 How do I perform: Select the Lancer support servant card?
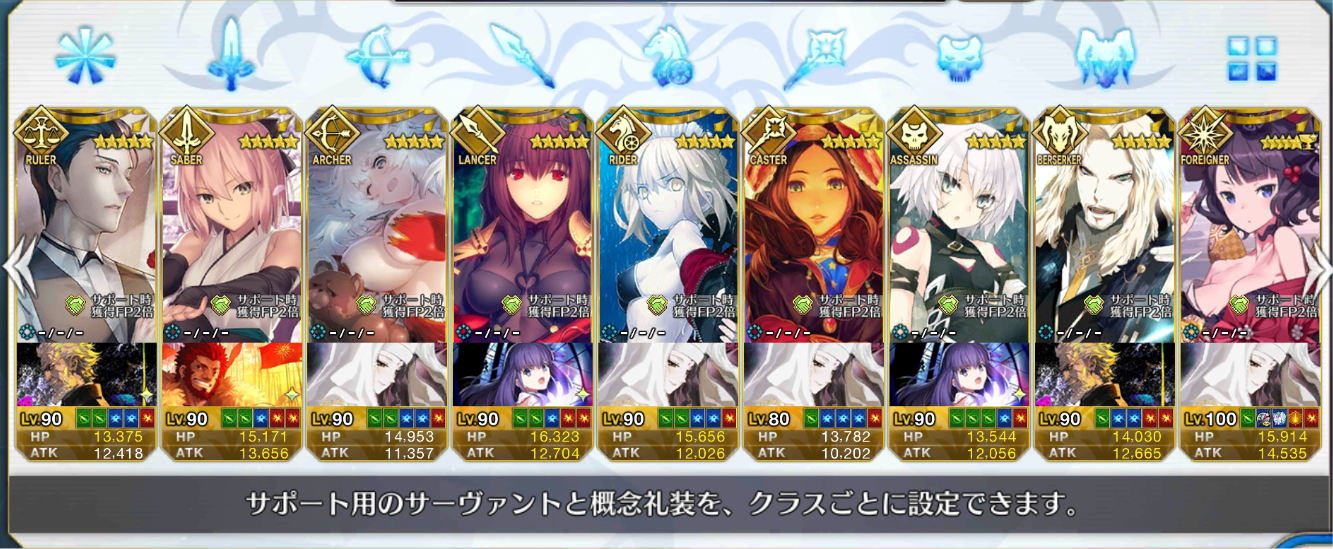click(x=520, y=230)
